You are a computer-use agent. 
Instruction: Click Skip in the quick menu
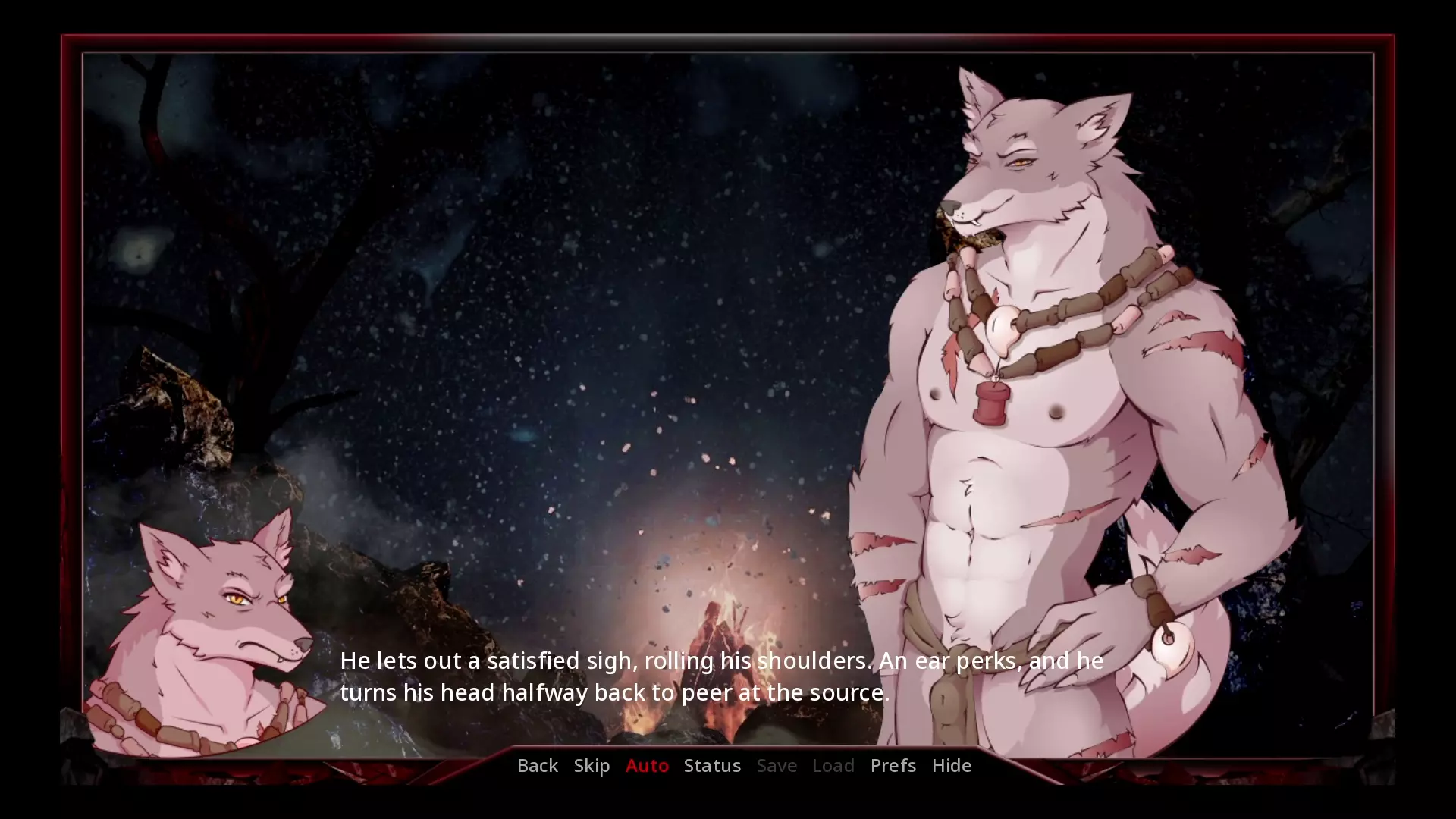pos(591,765)
